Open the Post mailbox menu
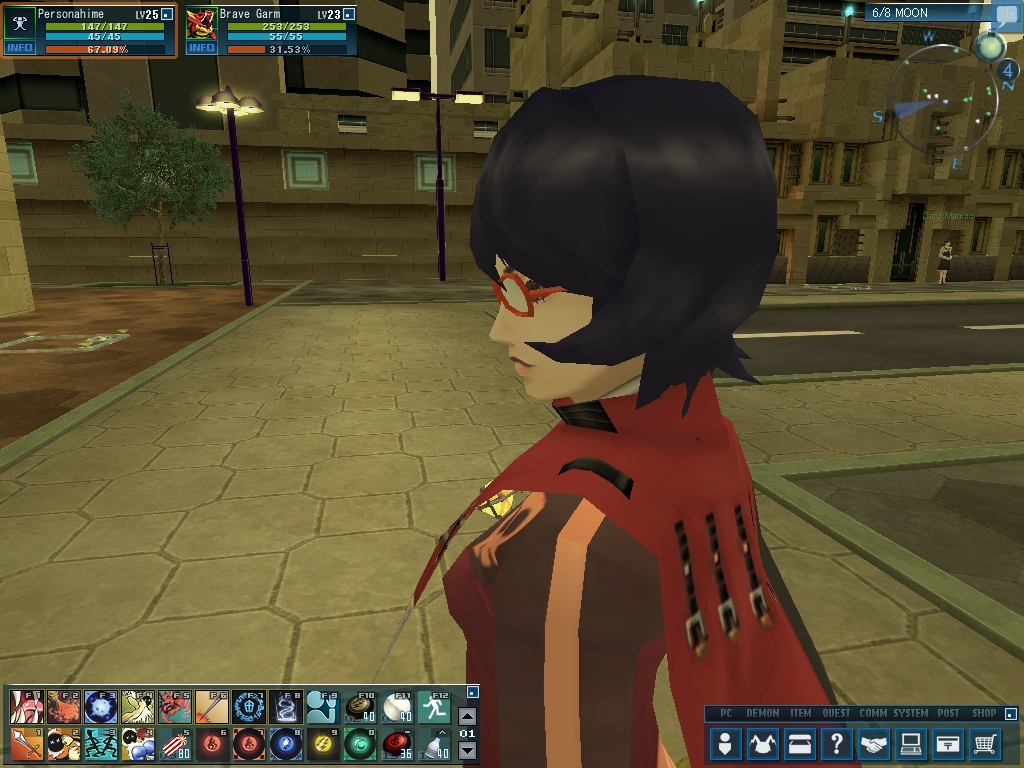 [948, 744]
